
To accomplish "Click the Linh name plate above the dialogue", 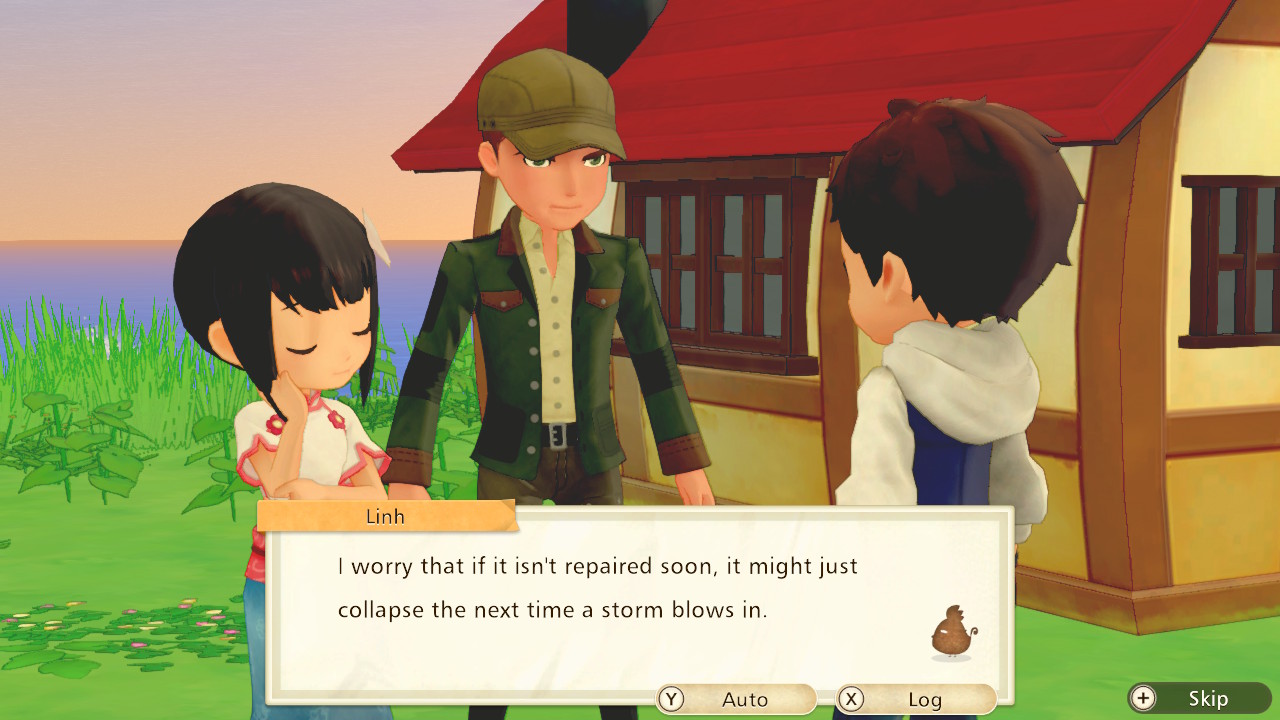I will pyautogui.click(x=385, y=516).
